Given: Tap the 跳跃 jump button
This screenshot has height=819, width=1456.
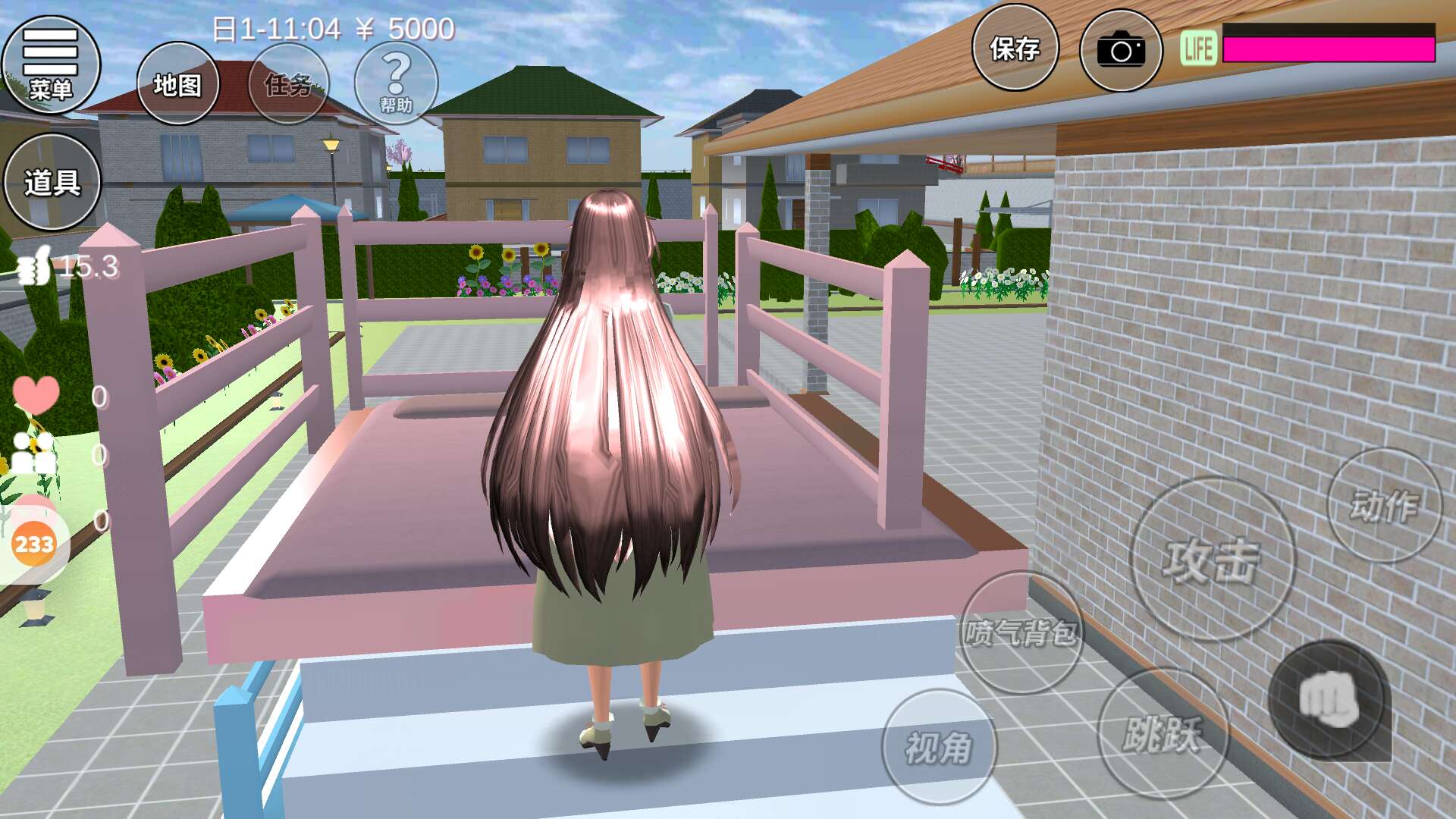Looking at the screenshot, I should pos(1162,733).
